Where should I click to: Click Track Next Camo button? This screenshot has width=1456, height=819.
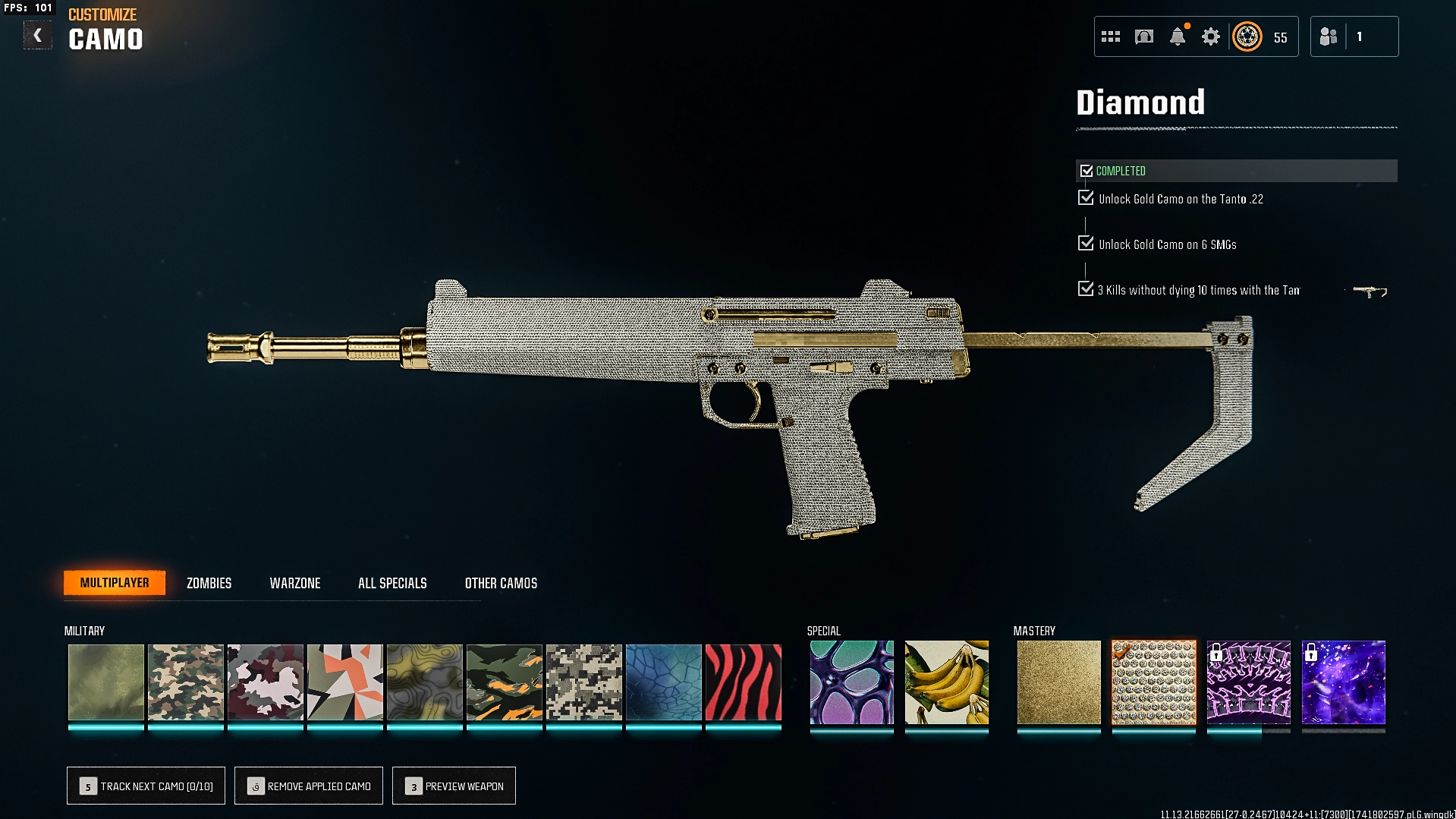coord(146,786)
